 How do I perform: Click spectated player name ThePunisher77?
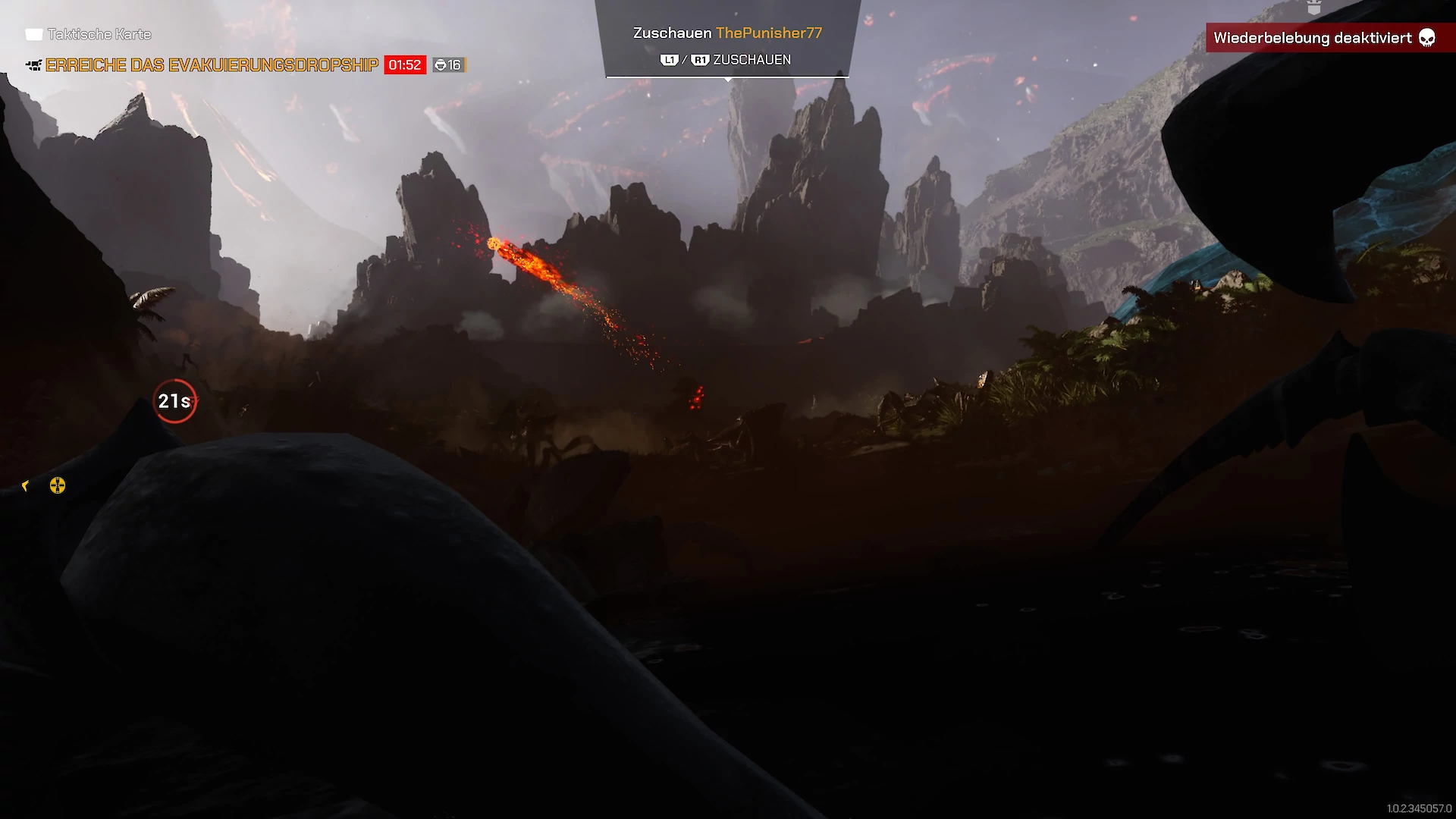click(768, 33)
